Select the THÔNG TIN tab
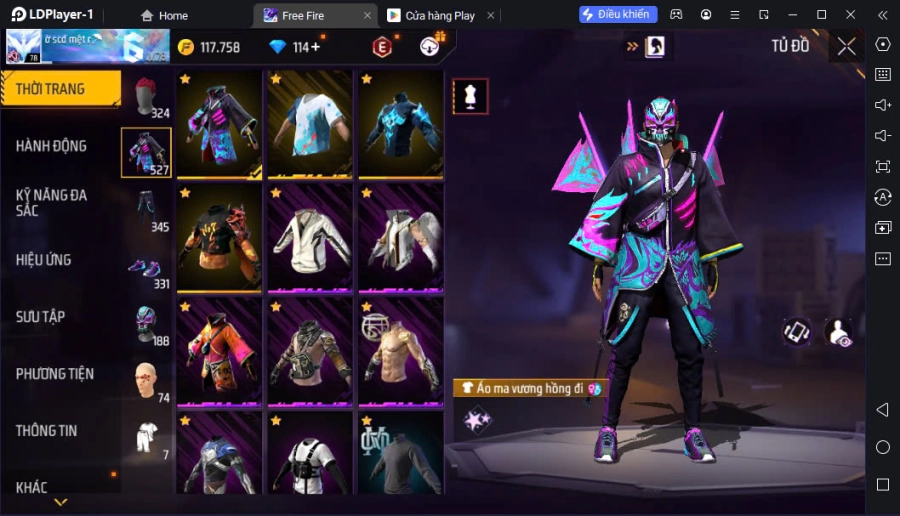The image size is (900, 516). [x=47, y=431]
